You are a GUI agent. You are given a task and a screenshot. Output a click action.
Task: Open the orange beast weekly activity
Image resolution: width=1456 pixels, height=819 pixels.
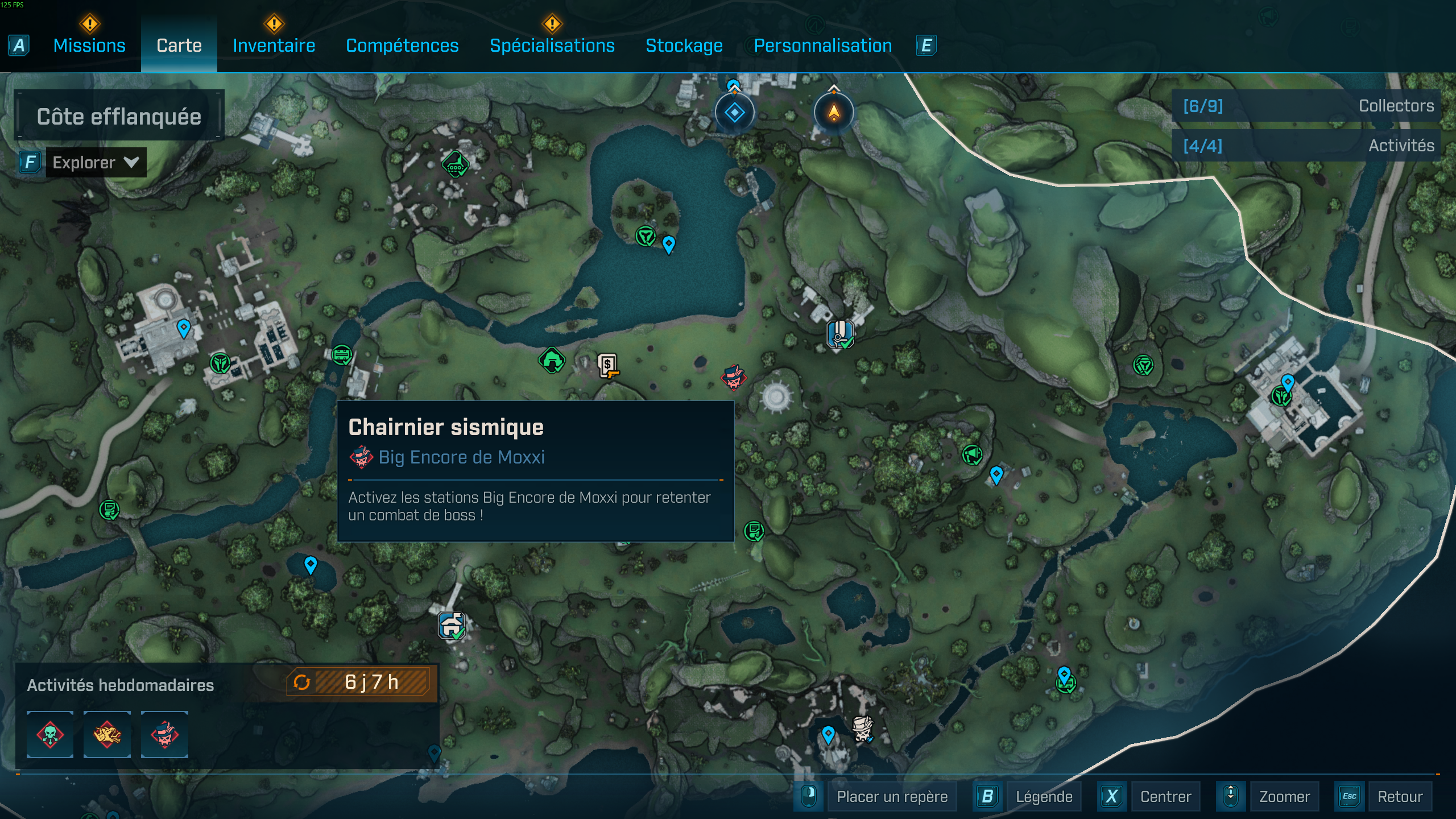pyautogui.click(x=107, y=734)
